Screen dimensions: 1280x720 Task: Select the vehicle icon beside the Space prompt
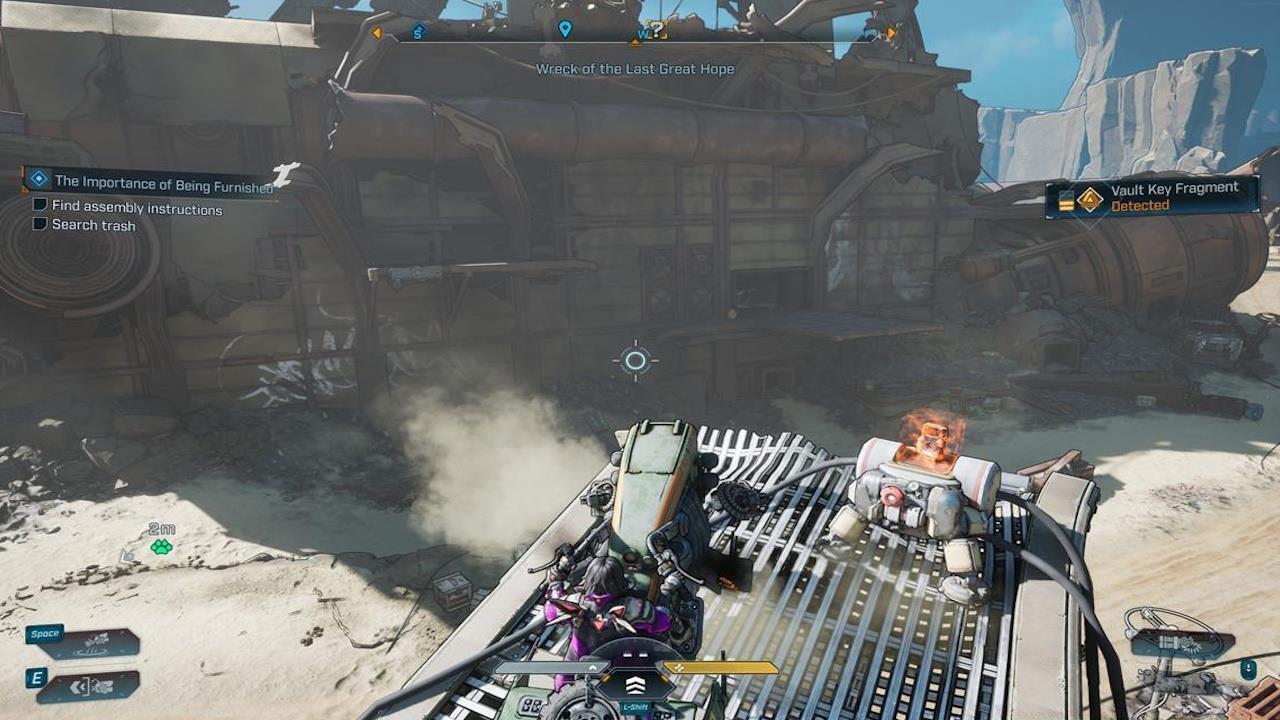(93, 643)
